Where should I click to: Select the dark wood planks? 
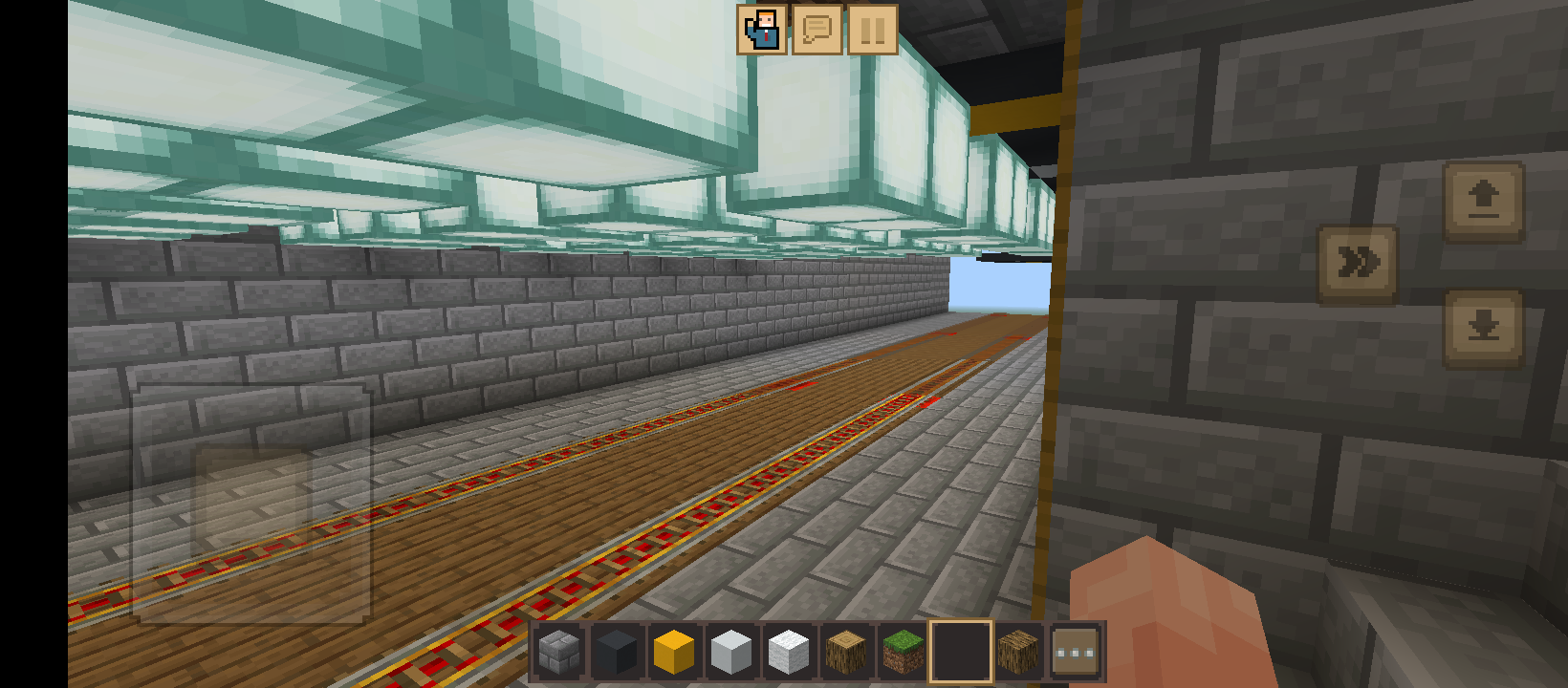click(1016, 651)
